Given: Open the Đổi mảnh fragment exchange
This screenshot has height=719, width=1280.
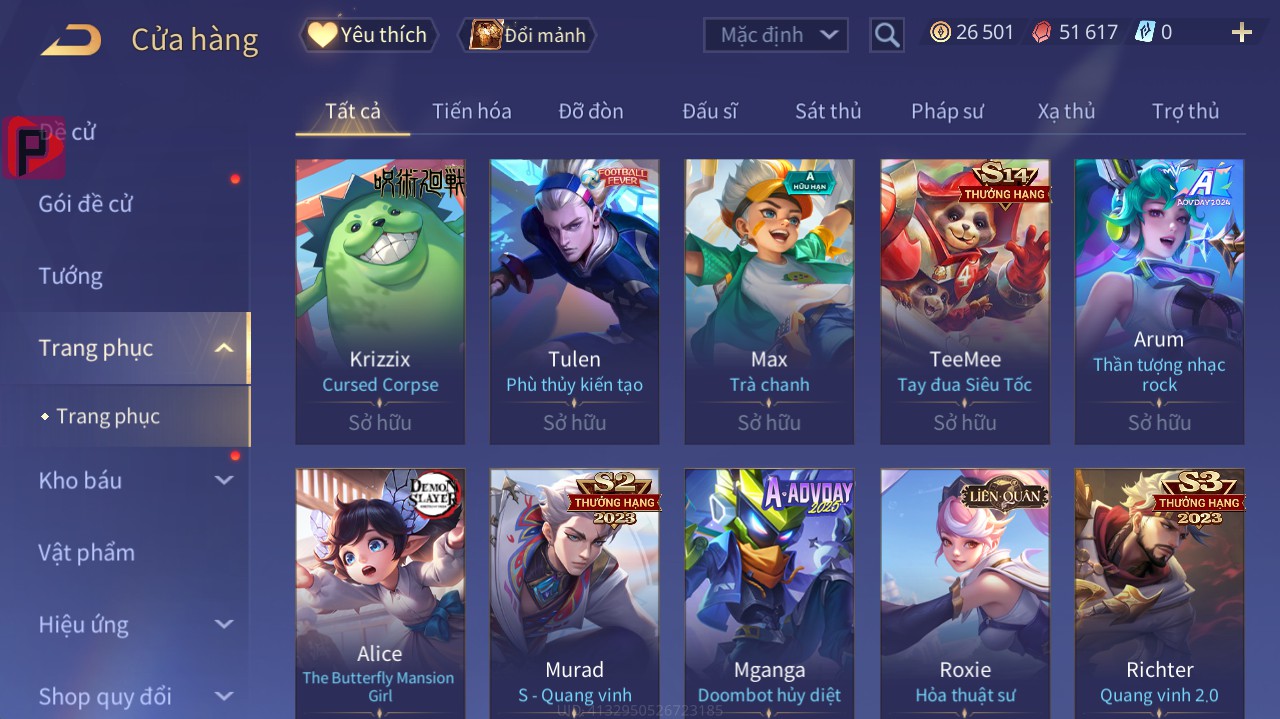Looking at the screenshot, I should click(x=527, y=35).
